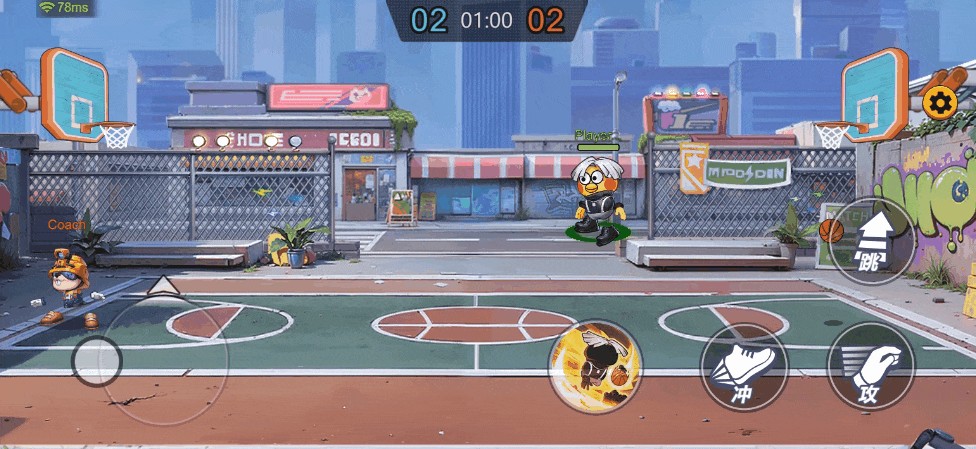Screen dimensions: 976x449
Task: Trigger the fiery dunk special skill
Action: 596,367
